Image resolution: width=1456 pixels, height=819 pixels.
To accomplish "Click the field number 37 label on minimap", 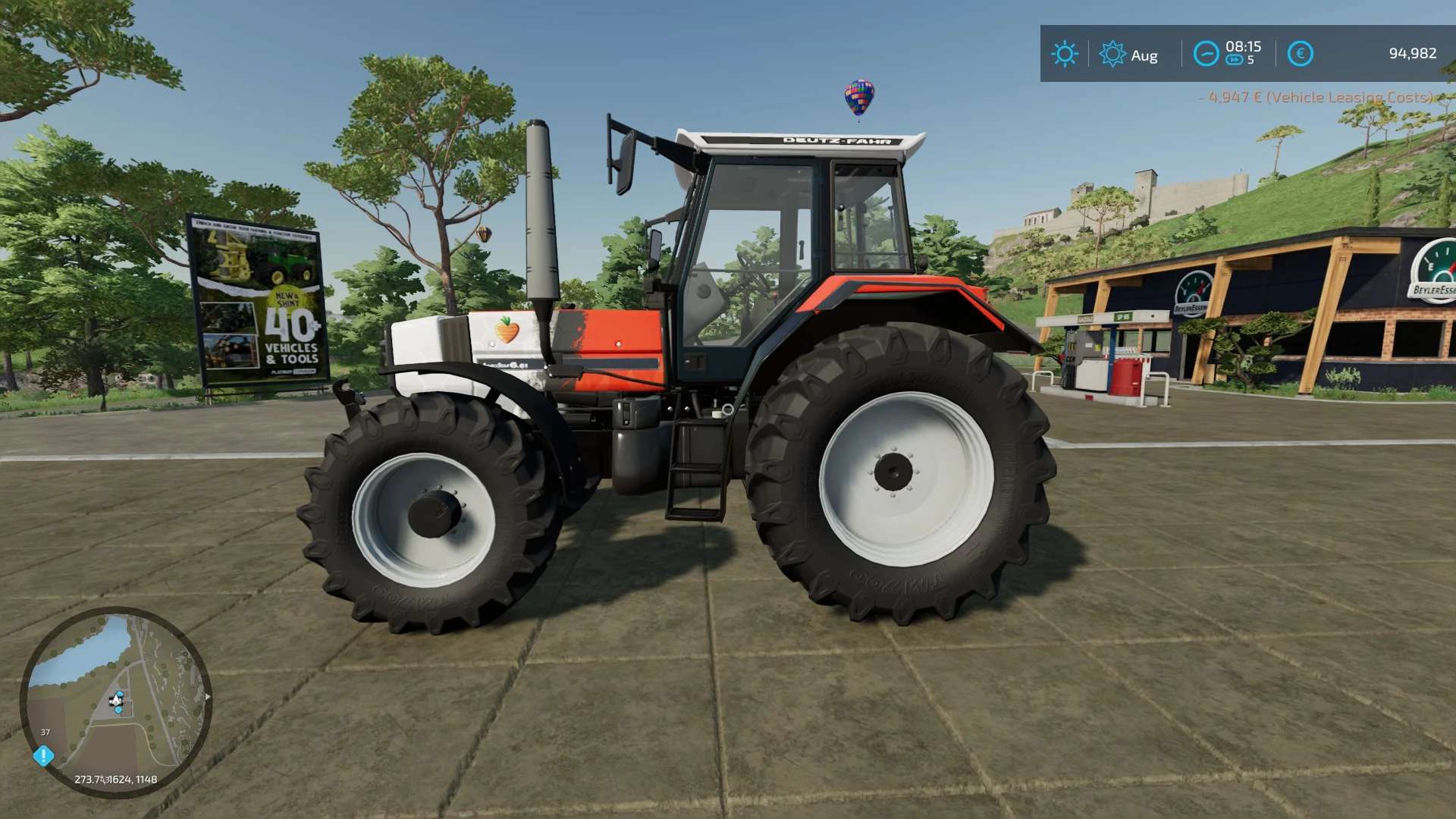I will [x=45, y=732].
